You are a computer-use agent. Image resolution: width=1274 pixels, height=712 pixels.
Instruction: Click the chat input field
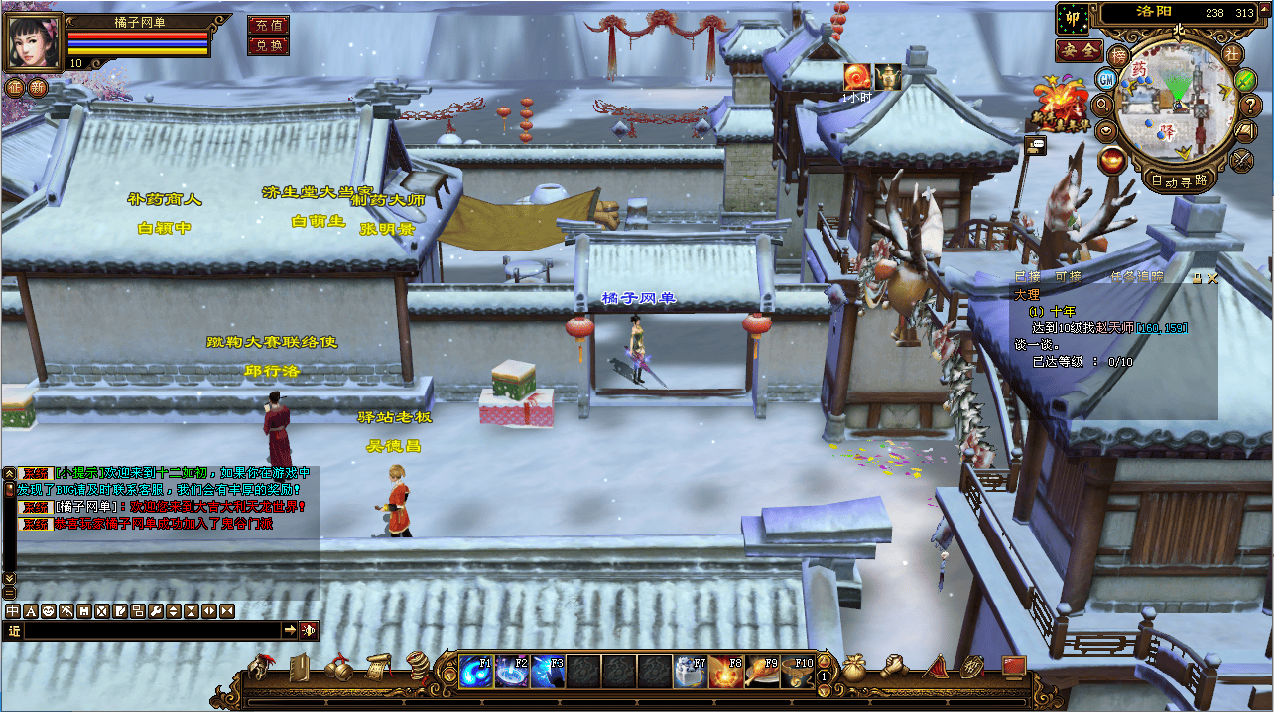click(x=150, y=631)
